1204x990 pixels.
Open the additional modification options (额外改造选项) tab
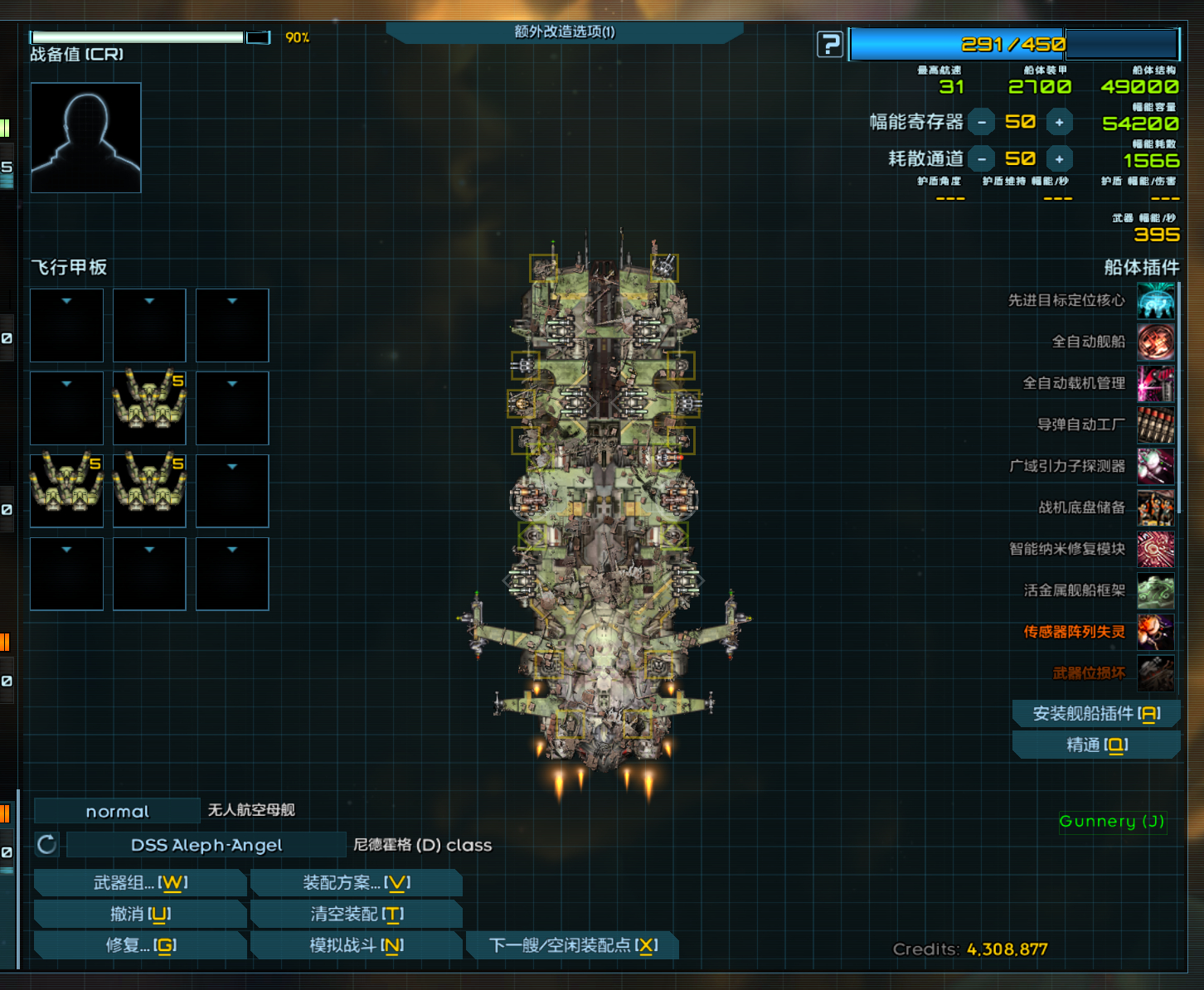(x=564, y=32)
